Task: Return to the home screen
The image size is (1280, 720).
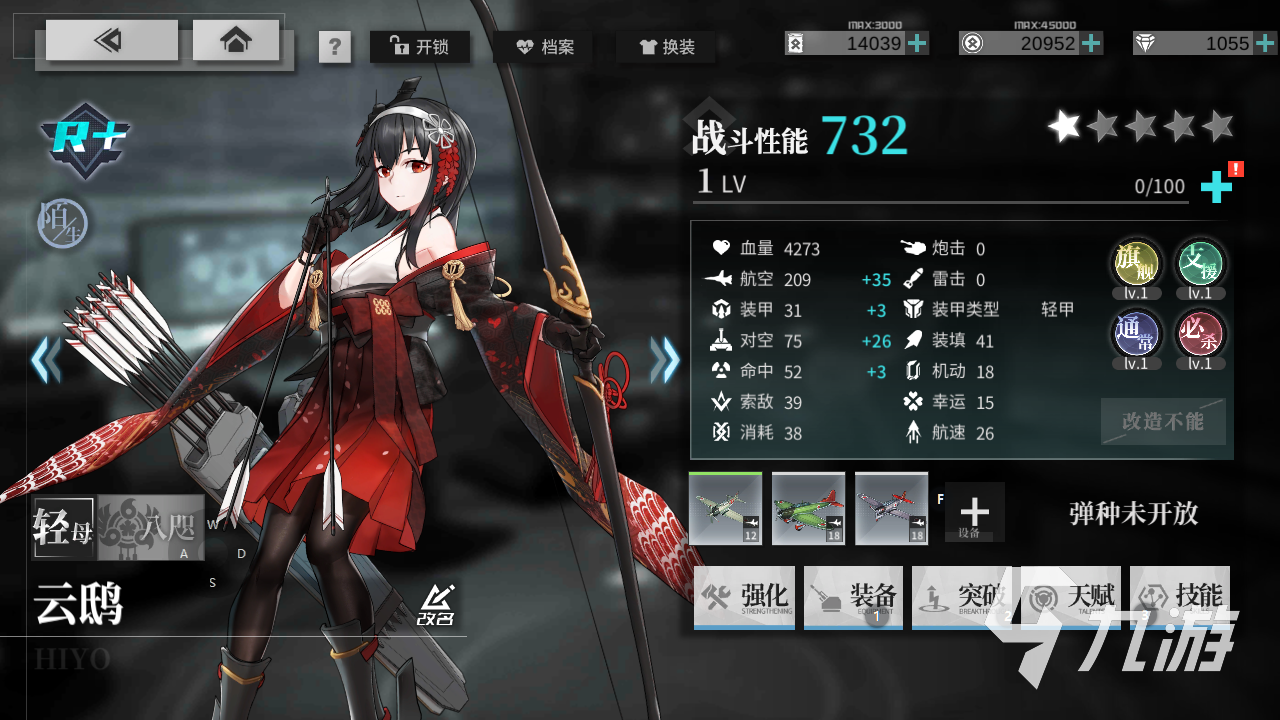Action: (x=236, y=40)
